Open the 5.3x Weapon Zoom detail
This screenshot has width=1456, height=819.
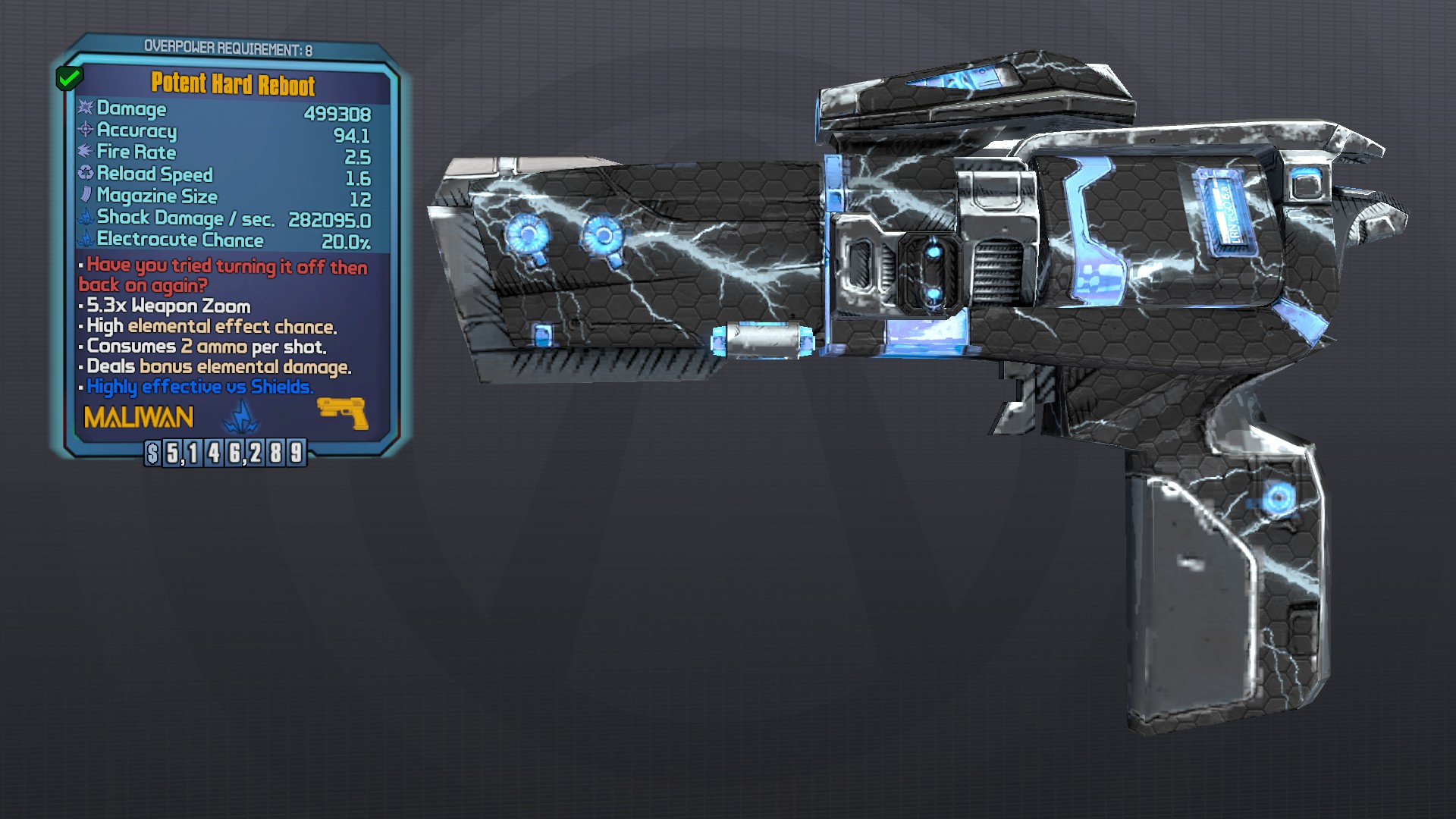pyautogui.click(x=163, y=306)
